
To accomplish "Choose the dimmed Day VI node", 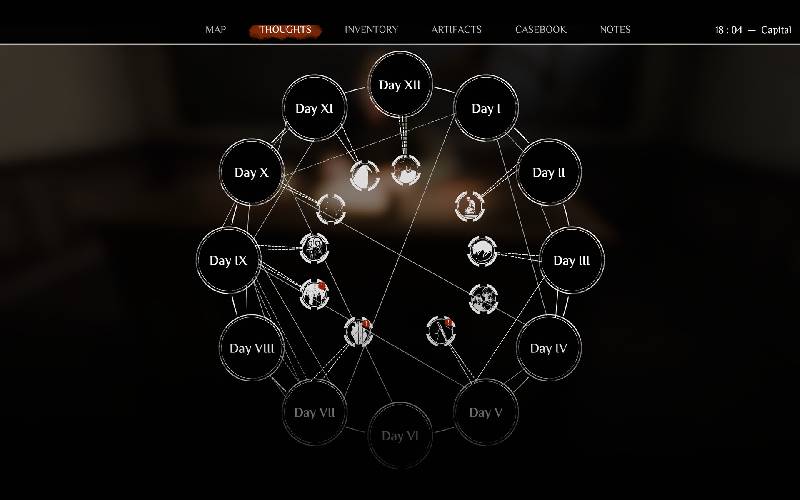I will pyautogui.click(x=400, y=435).
